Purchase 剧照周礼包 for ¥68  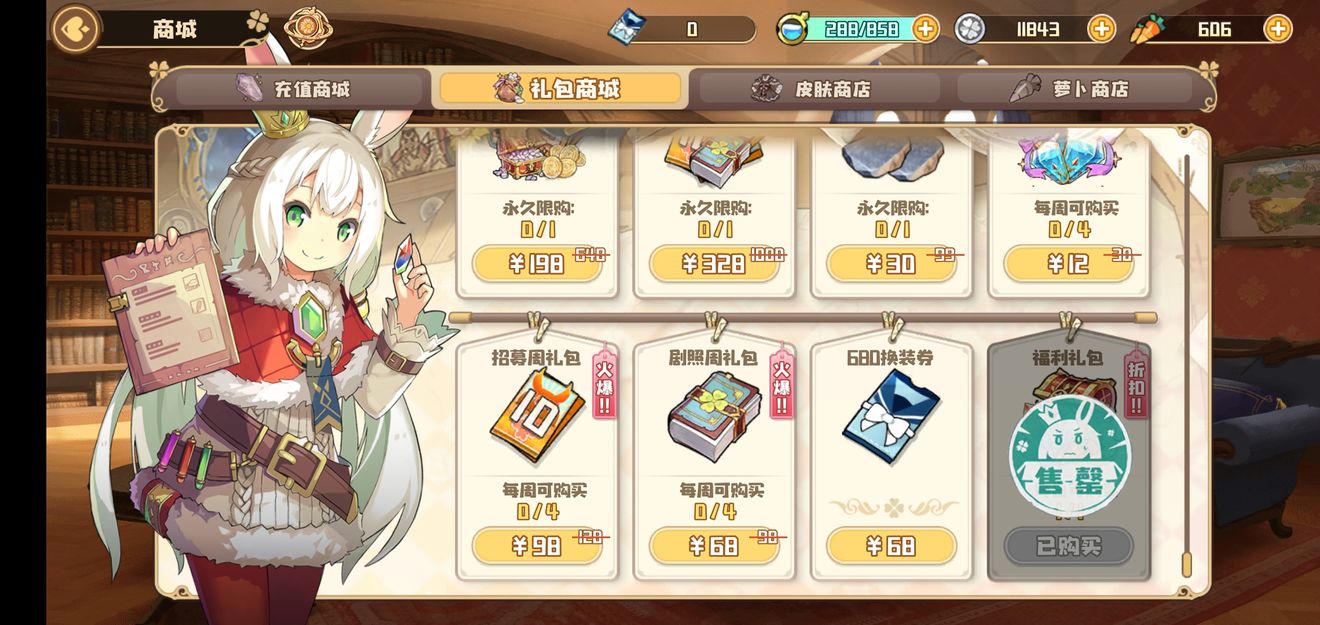tap(714, 546)
